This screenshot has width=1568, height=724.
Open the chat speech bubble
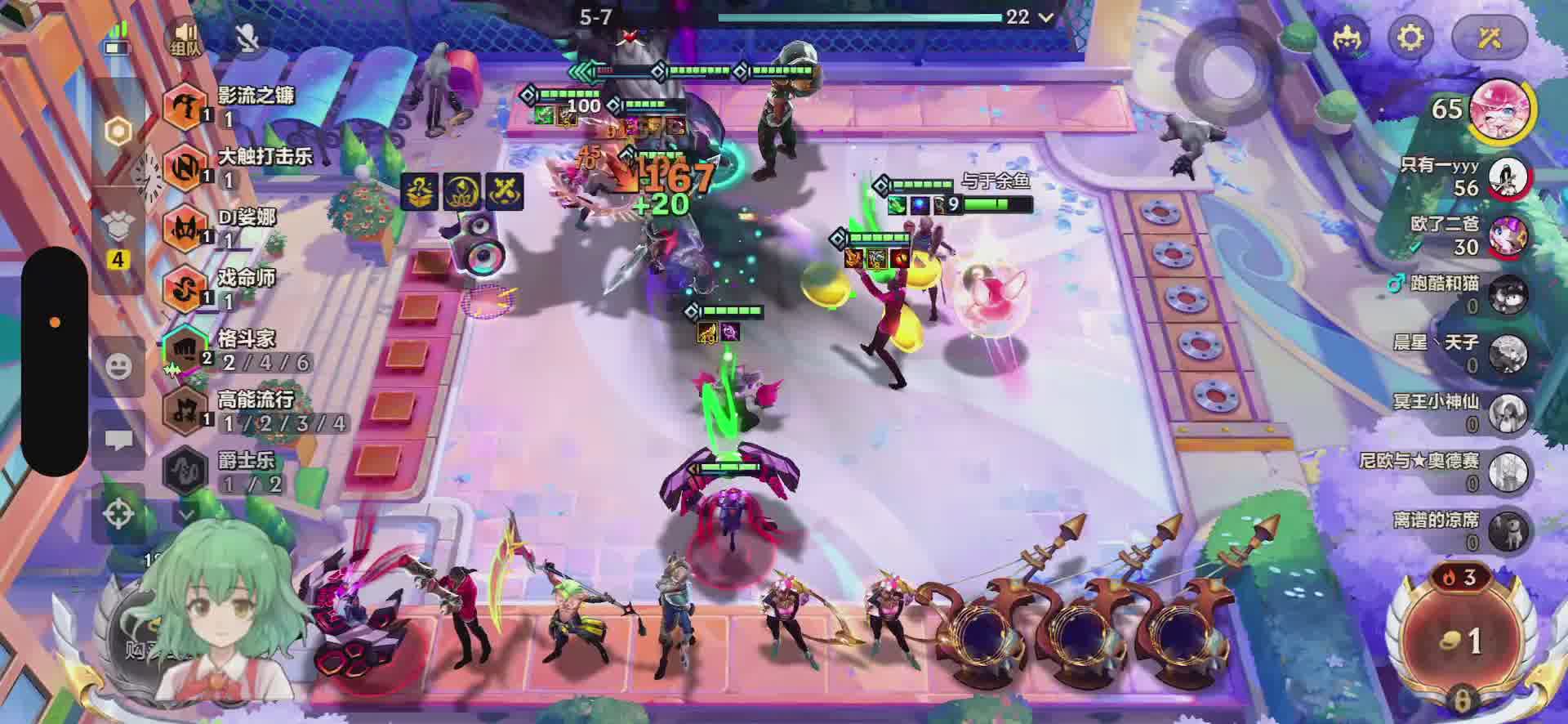[x=119, y=441]
